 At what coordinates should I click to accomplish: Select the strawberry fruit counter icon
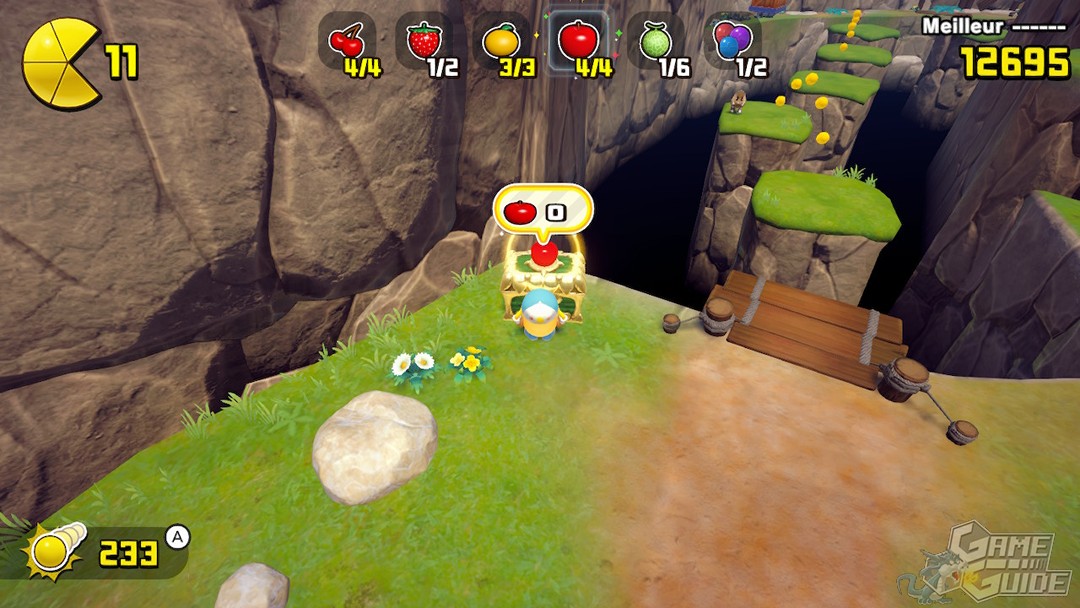[x=424, y=40]
